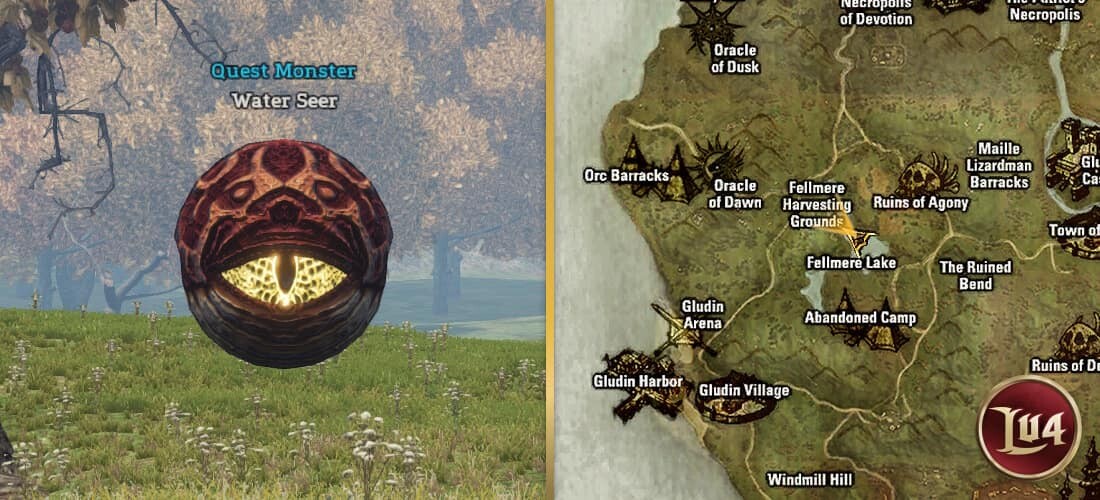Select the Fellmere Harvesting Grounds label
The image size is (1100, 500).
816,204
